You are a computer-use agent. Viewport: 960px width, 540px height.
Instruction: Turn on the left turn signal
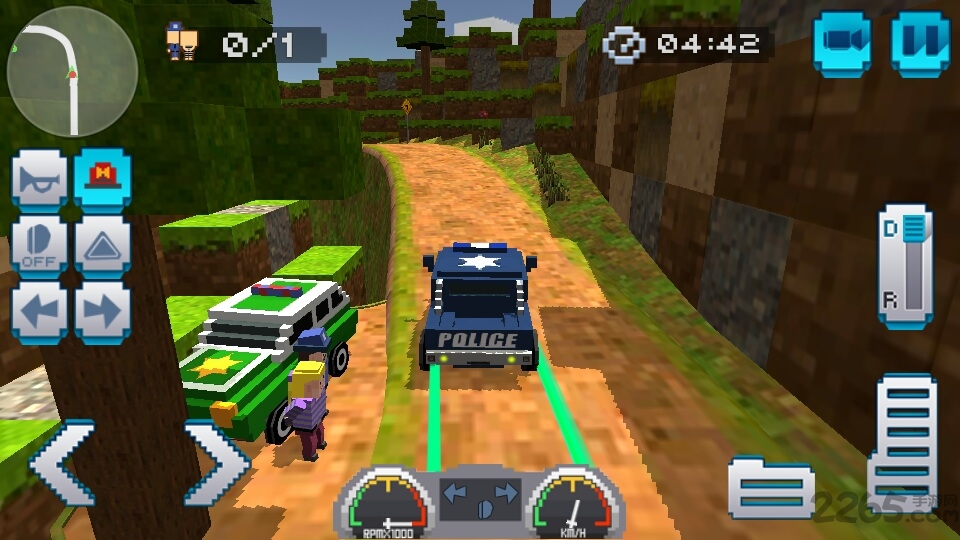coord(39,310)
